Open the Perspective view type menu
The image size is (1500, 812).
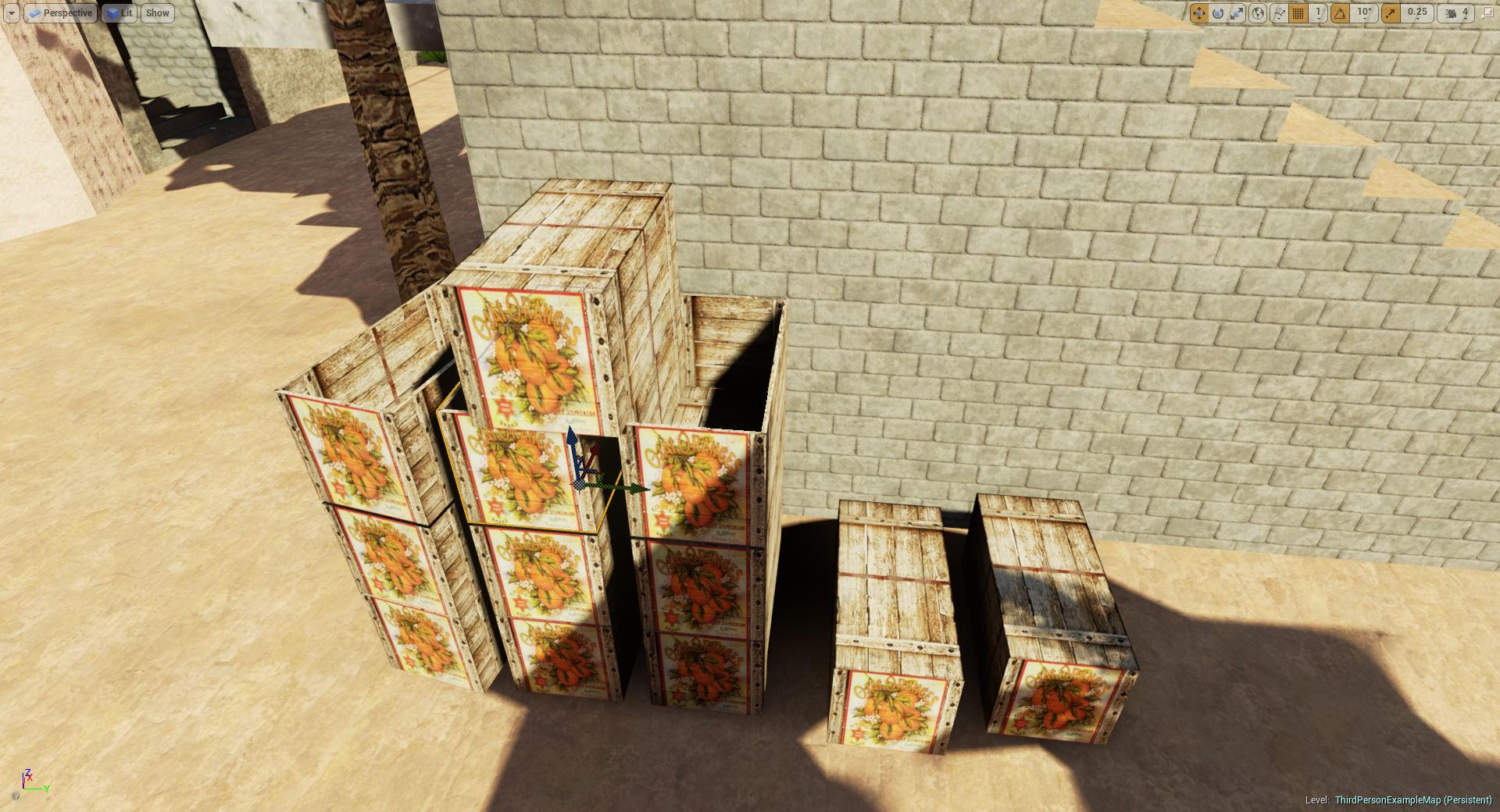(60, 13)
